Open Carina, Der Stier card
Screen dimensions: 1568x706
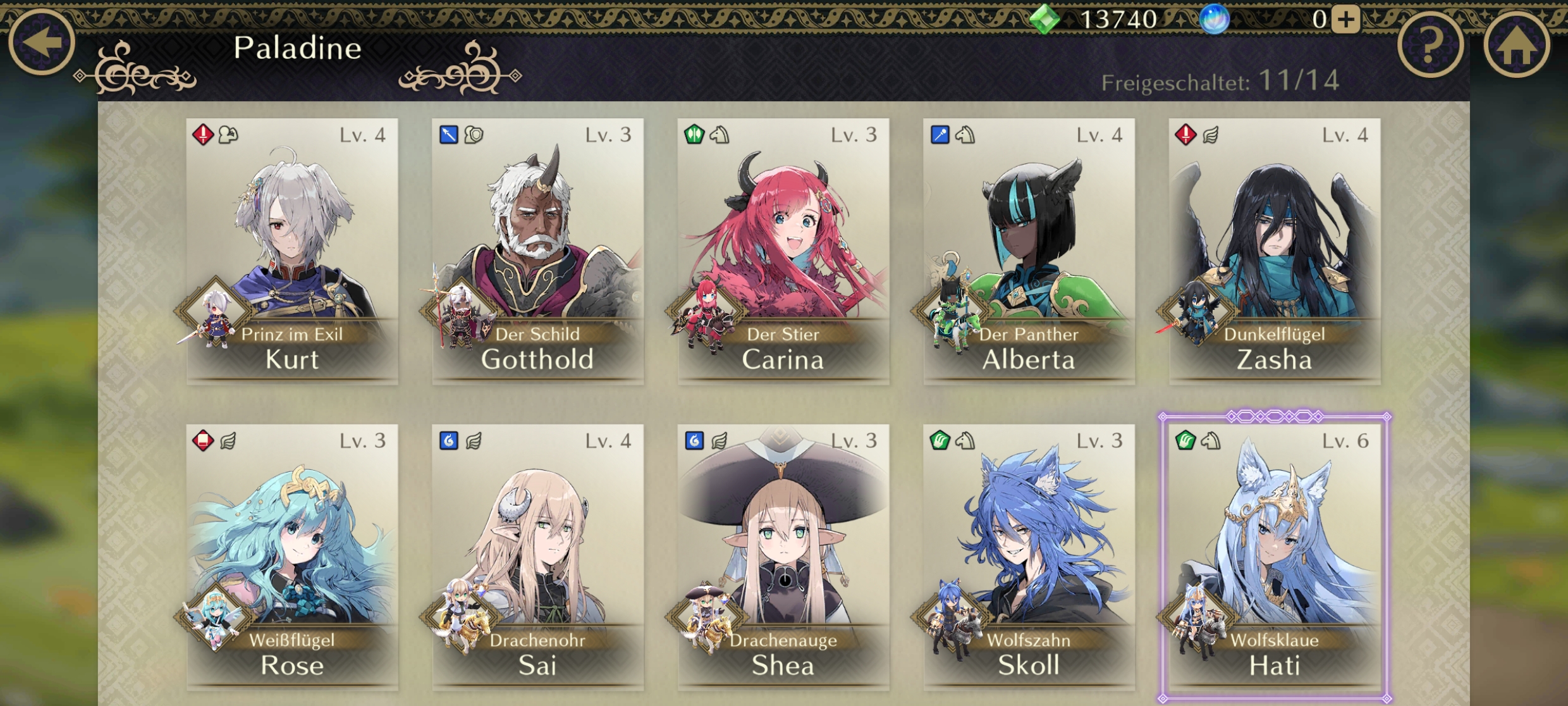click(x=783, y=251)
